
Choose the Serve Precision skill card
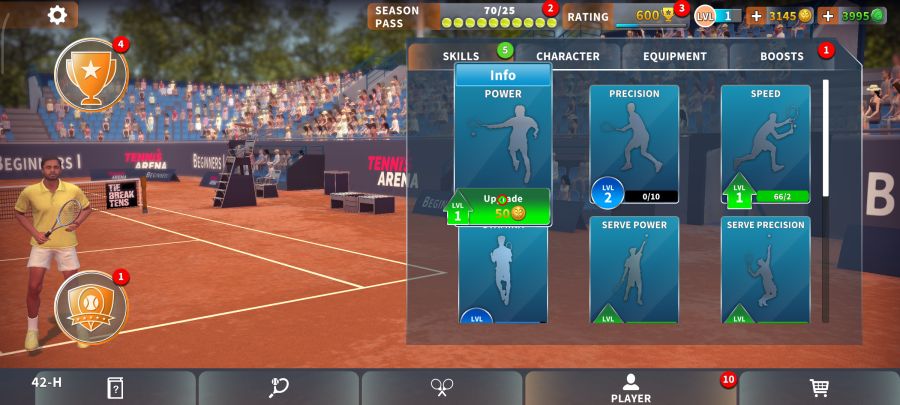coord(765,268)
